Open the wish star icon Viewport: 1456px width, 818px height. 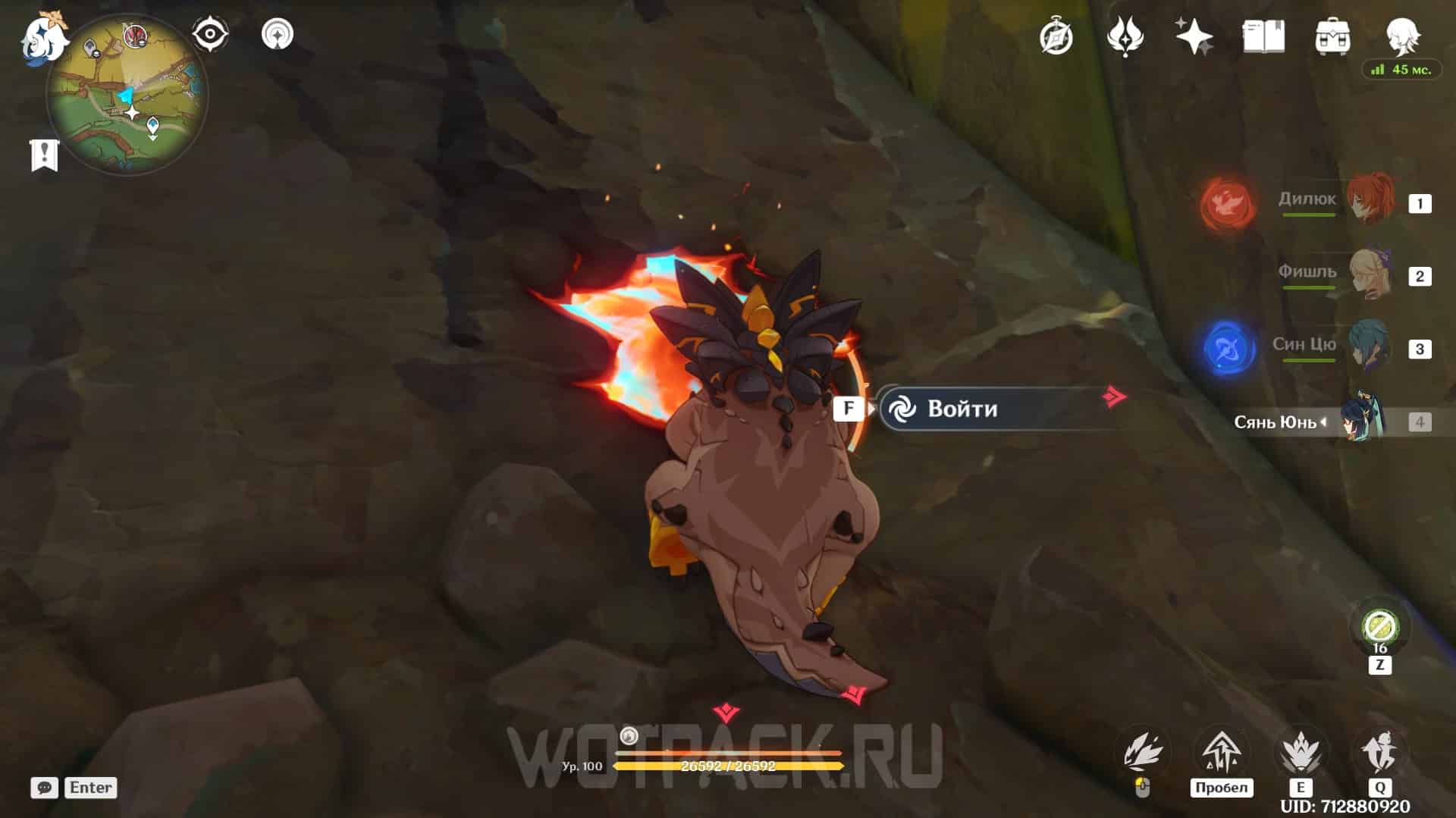click(1194, 36)
